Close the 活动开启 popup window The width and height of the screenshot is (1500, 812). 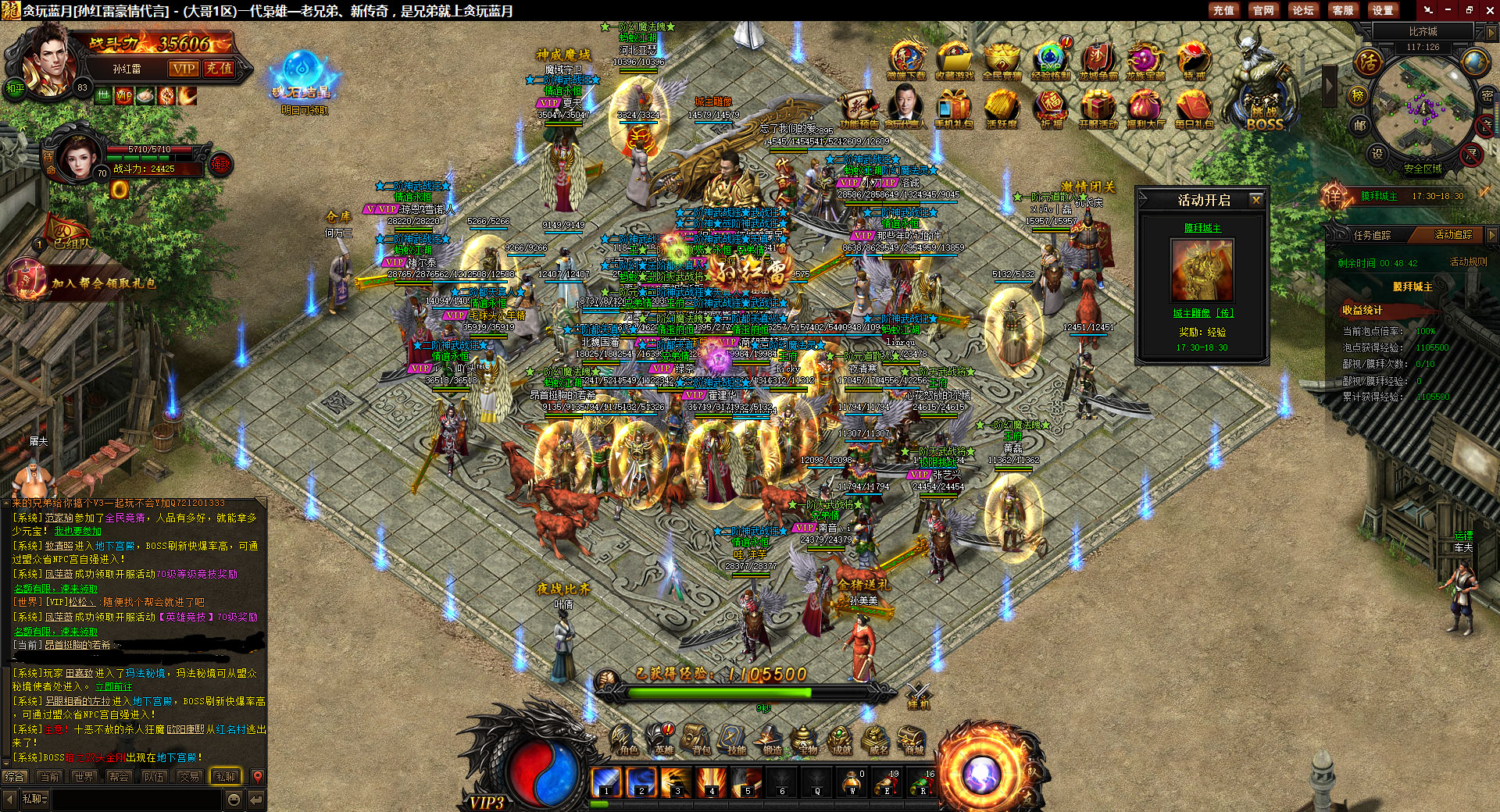click(1256, 200)
